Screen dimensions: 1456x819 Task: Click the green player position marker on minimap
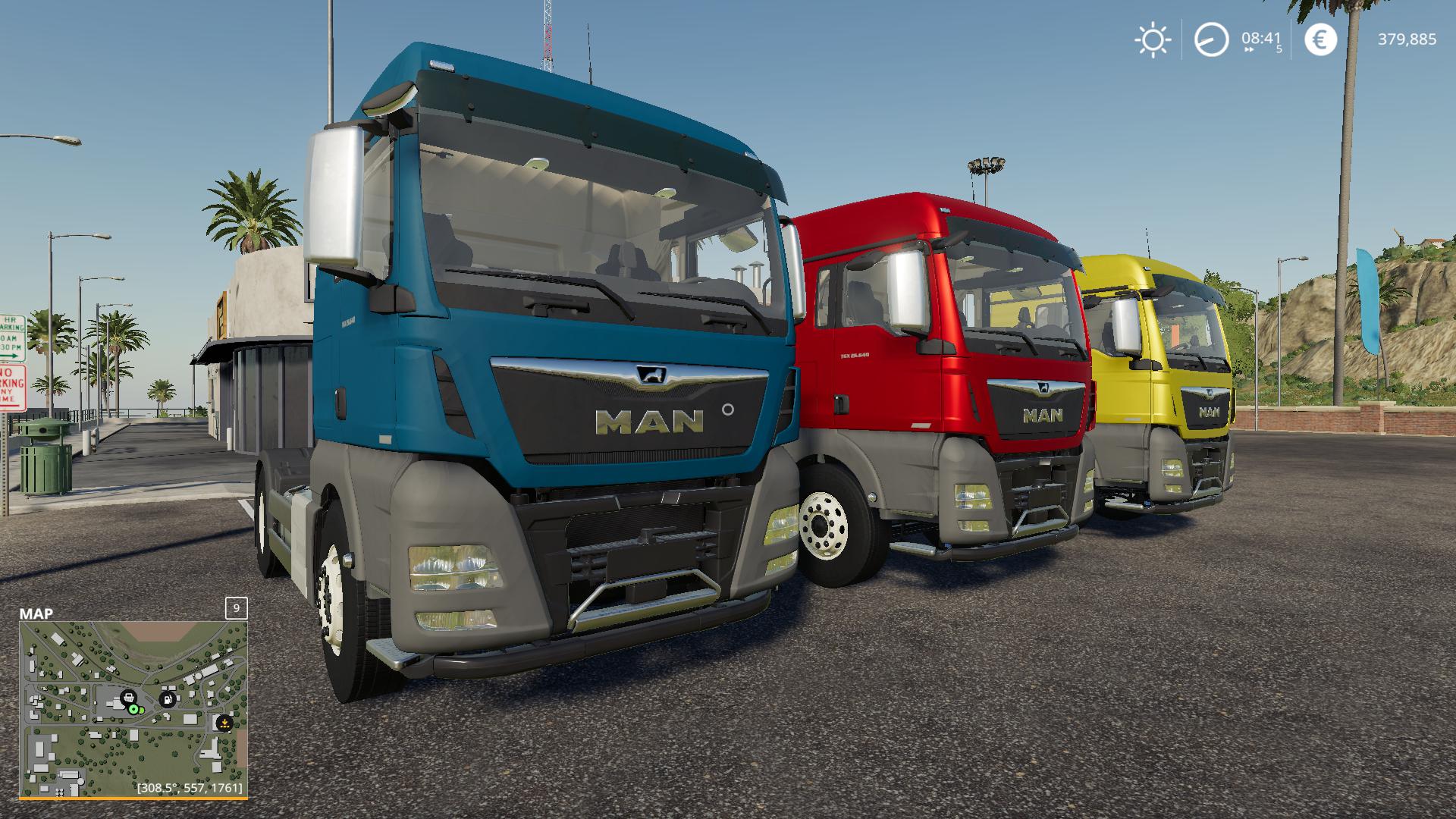pyautogui.click(x=133, y=709)
